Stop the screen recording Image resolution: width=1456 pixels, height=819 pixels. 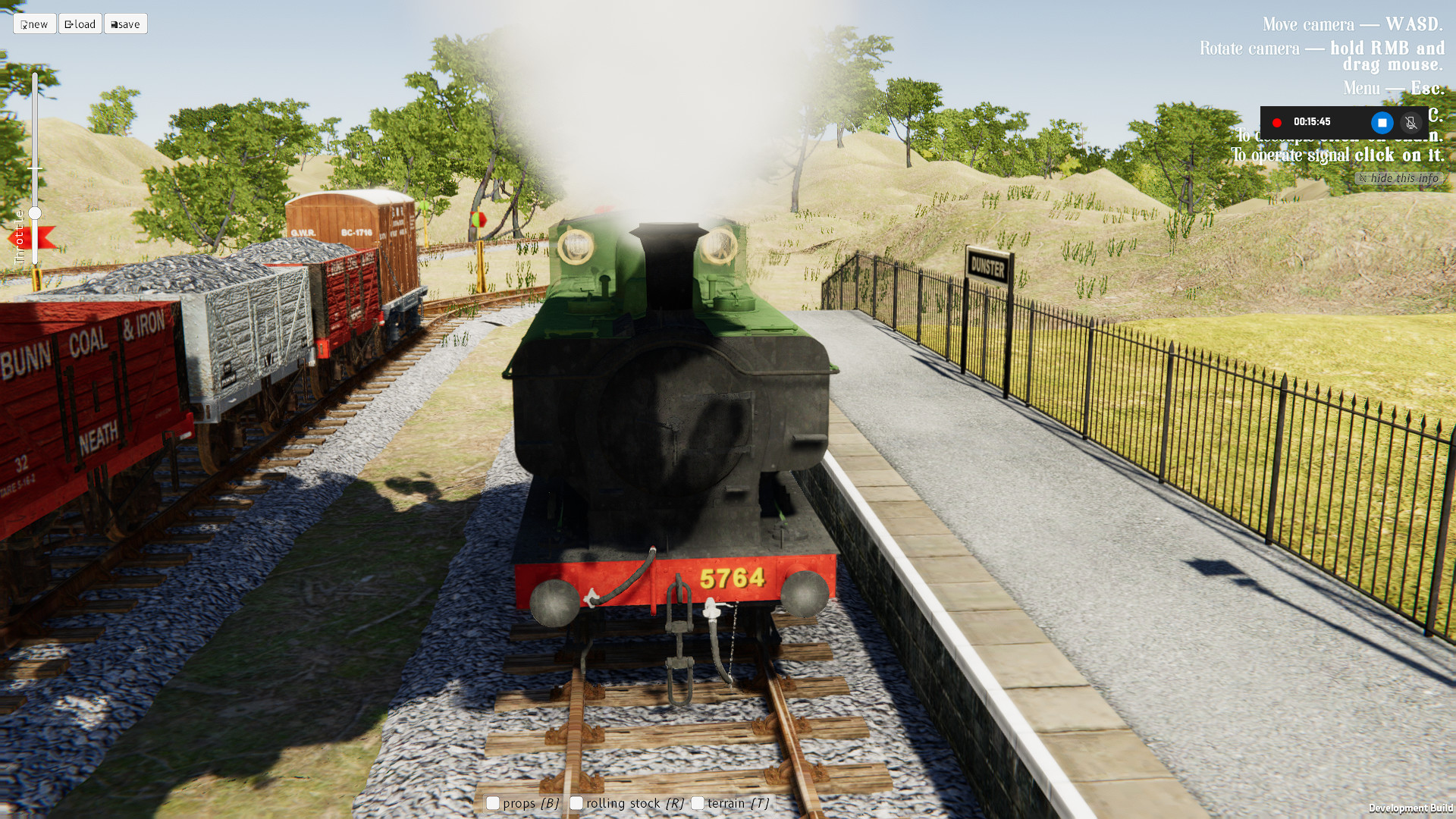coord(1382,122)
